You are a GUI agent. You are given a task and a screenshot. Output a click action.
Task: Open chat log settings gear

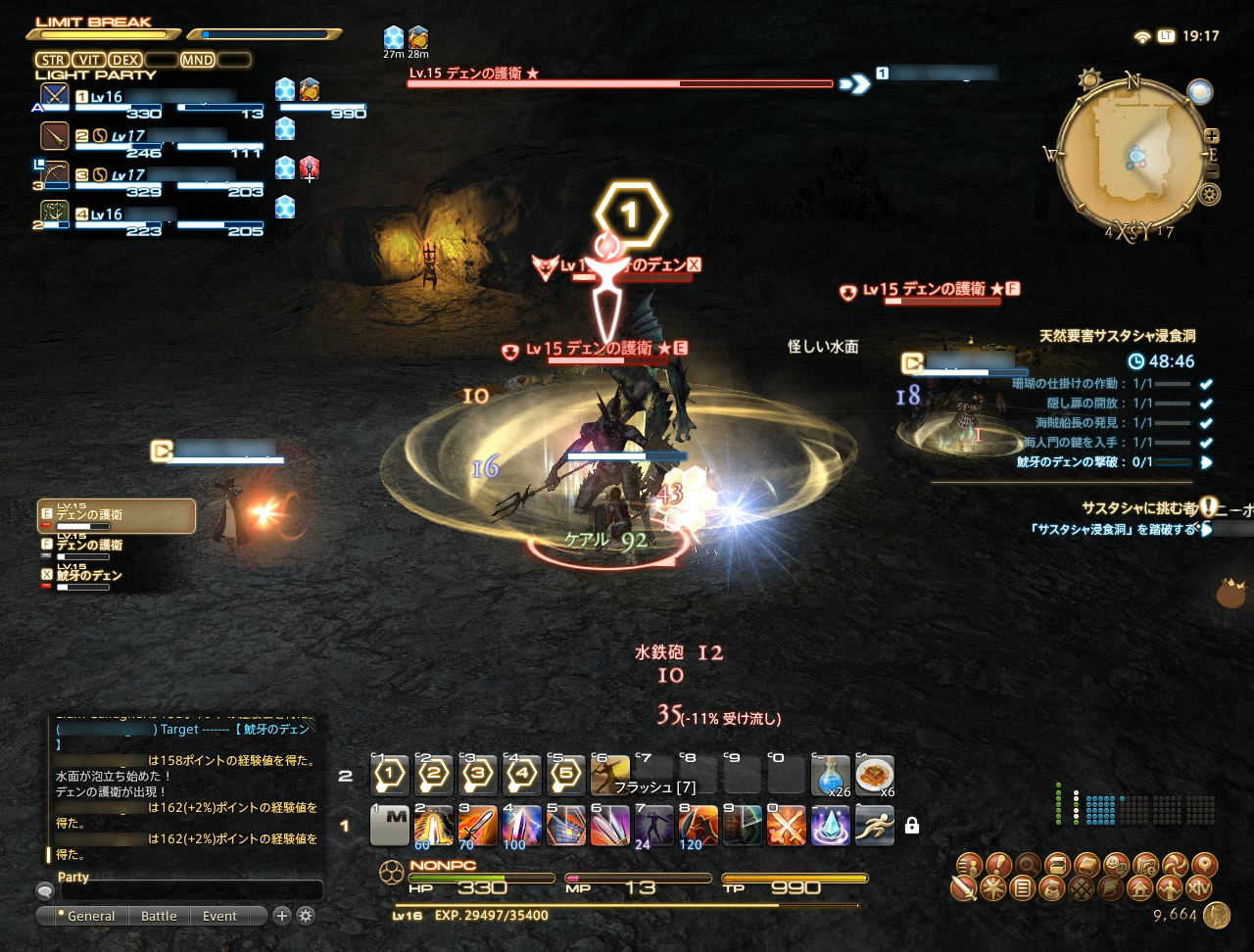pos(306,916)
